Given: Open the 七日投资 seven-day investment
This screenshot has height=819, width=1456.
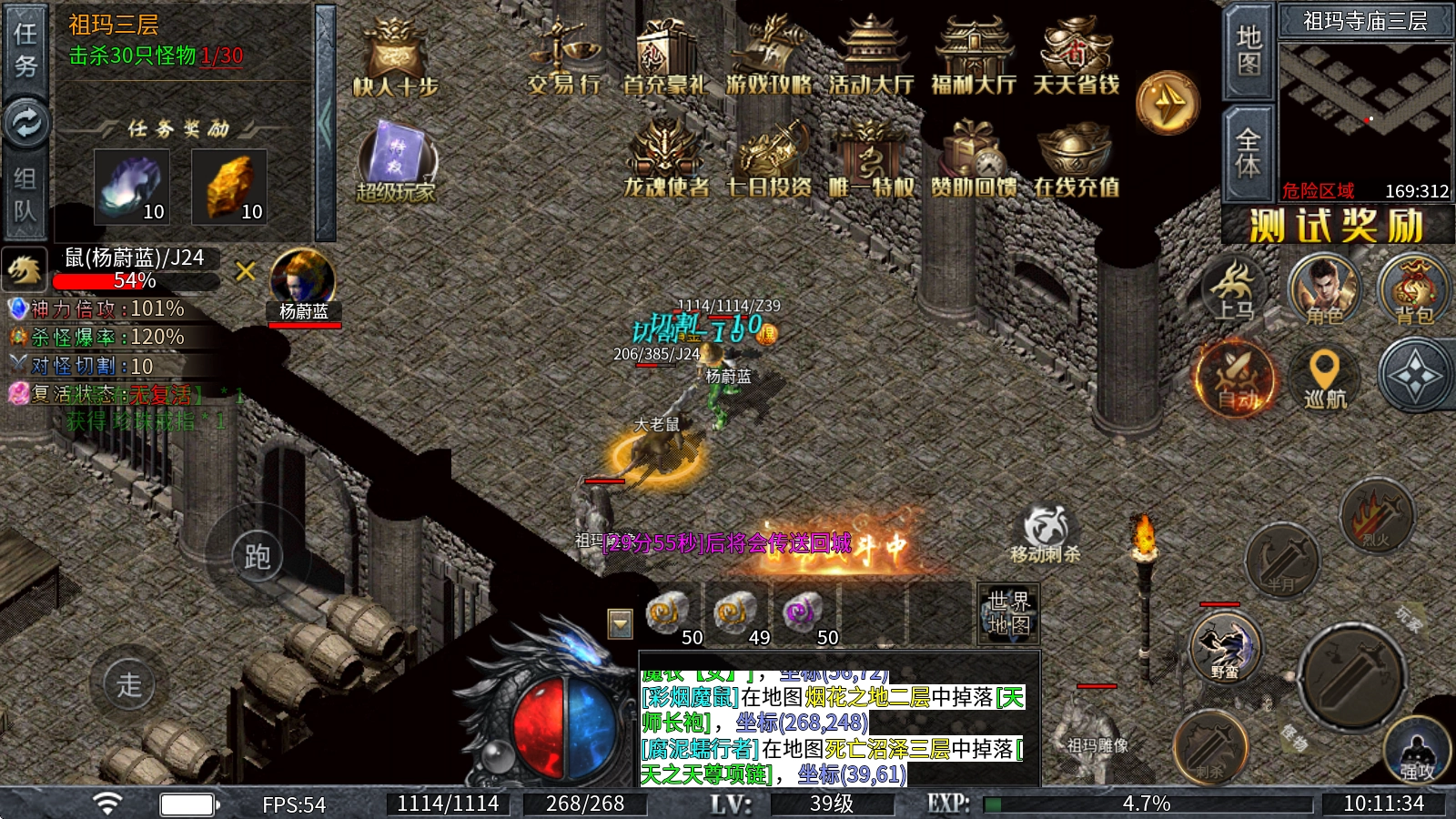Looking at the screenshot, I should (769, 159).
